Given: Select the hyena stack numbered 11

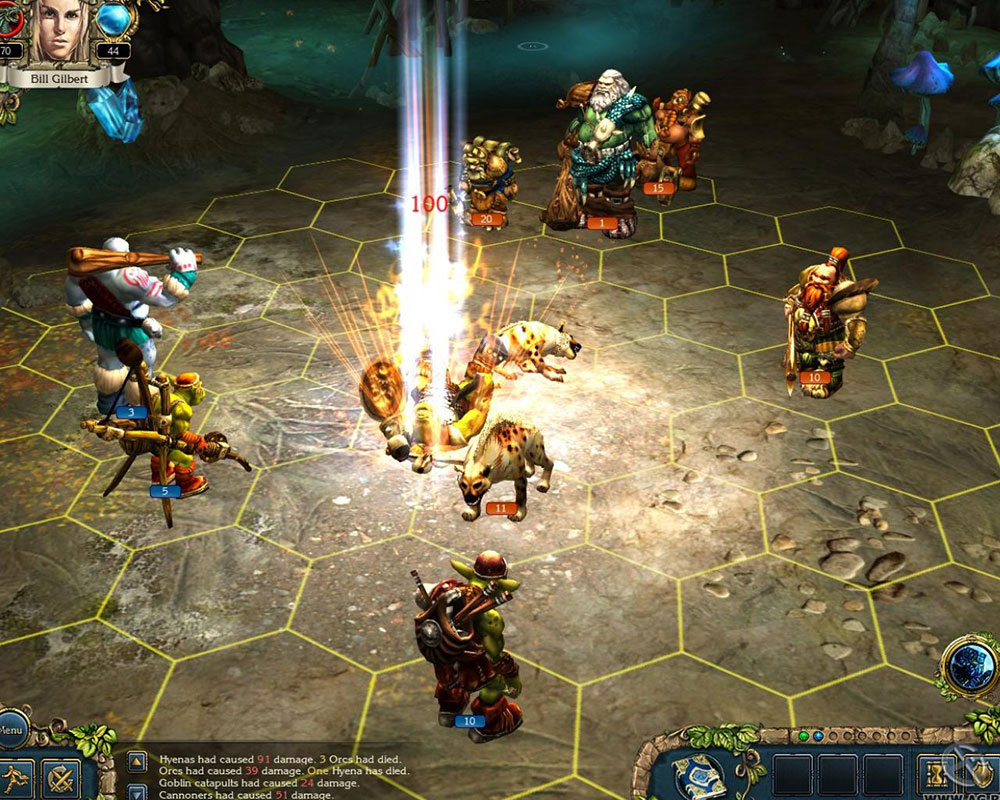Looking at the screenshot, I should 505,470.
